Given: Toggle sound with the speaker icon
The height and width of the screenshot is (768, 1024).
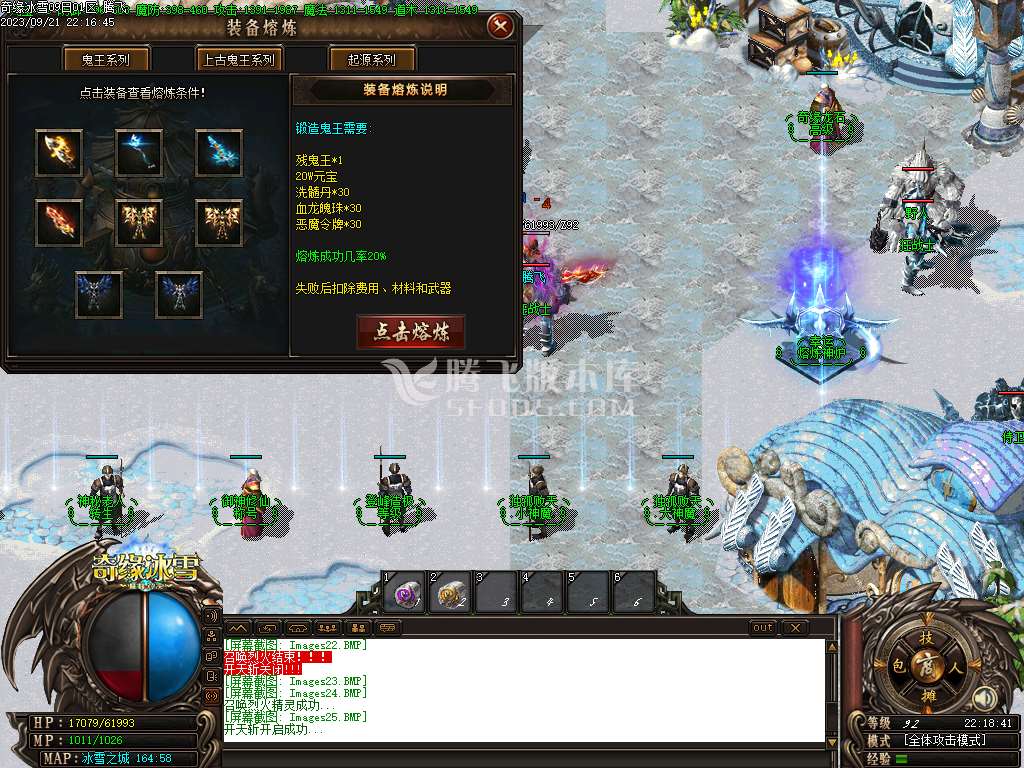Looking at the screenshot, I should 985,697.
